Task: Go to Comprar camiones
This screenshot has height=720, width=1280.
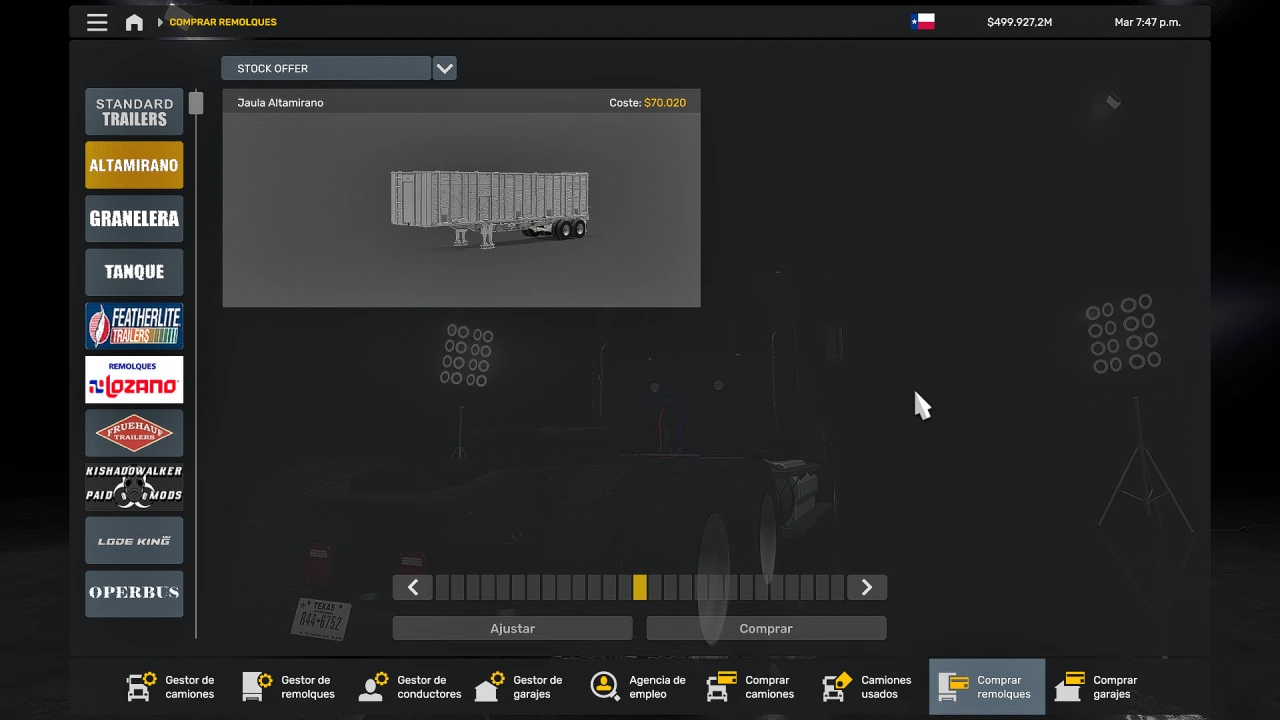Action: (x=750, y=687)
